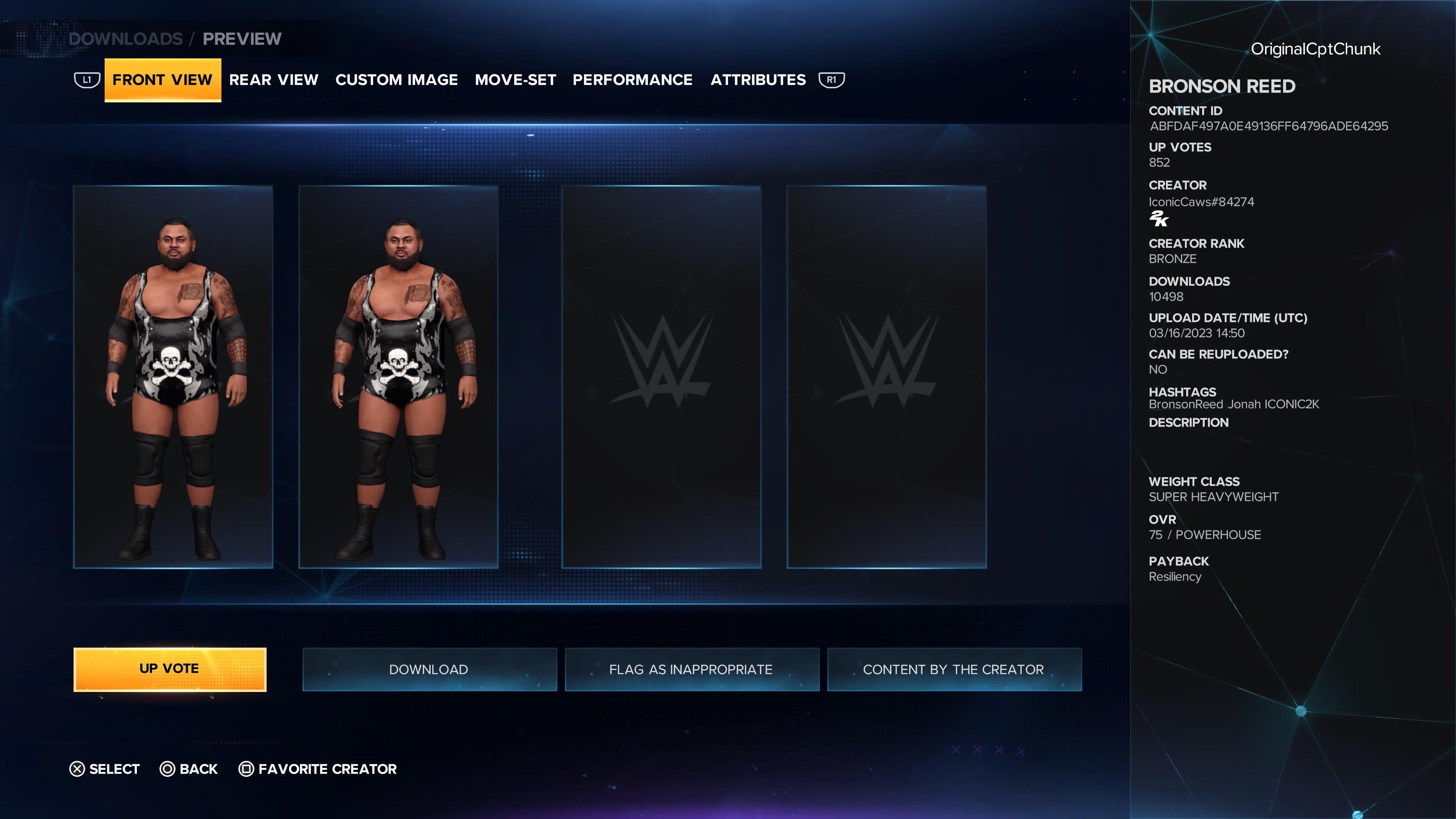Open the Attributes tab
Image resolution: width=1456 pixels, height=819 pixels.
pyautogui.click(x=758, y=80)
